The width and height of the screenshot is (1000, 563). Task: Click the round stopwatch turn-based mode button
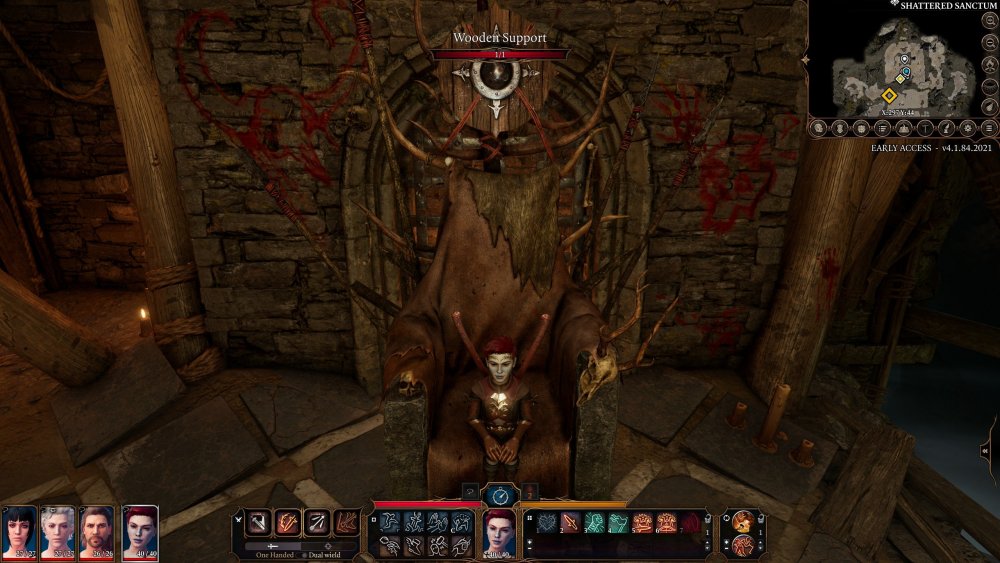pyautogui.click(x=499, y=493)
